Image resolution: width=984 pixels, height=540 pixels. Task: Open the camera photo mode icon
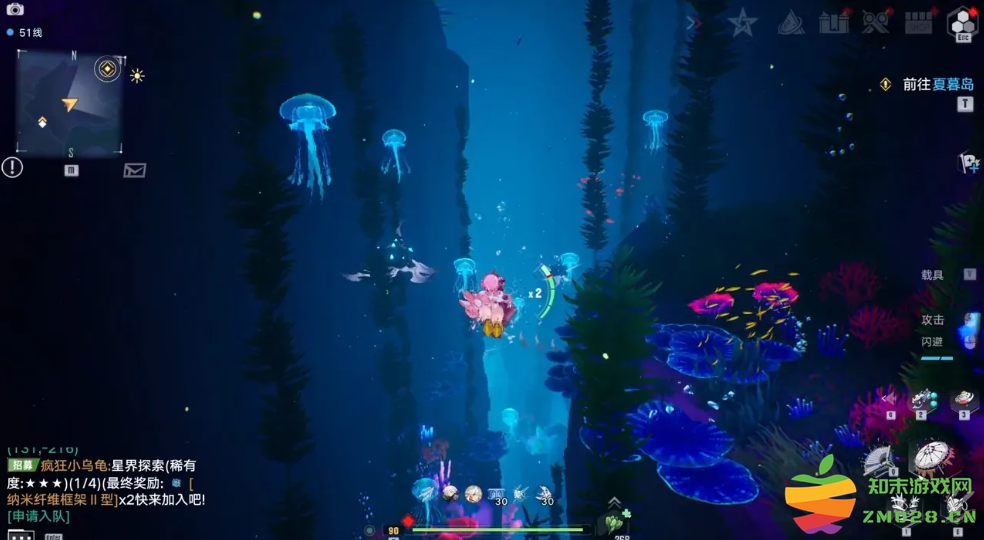click(15, 10)
